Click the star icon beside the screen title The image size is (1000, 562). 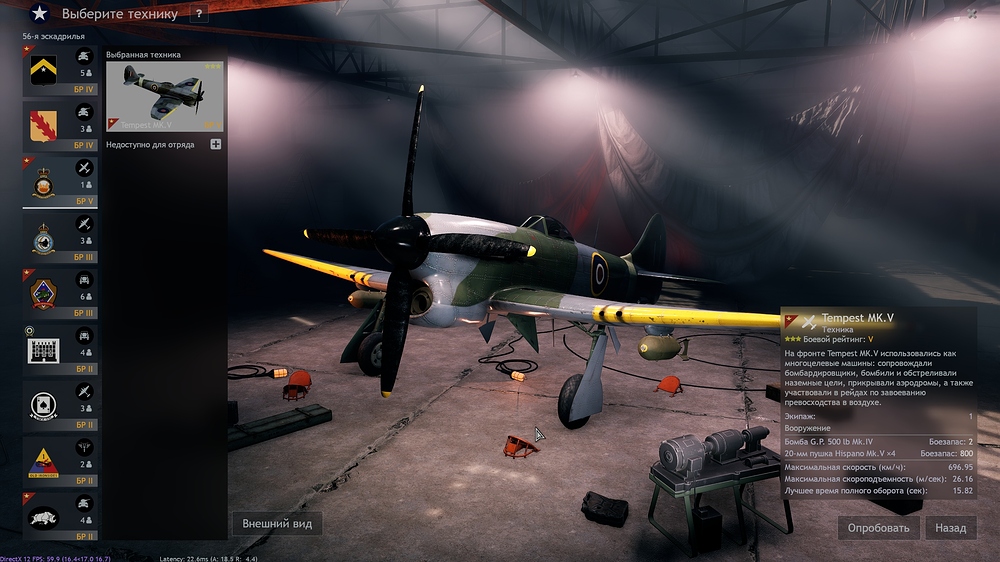click(39, 14)
